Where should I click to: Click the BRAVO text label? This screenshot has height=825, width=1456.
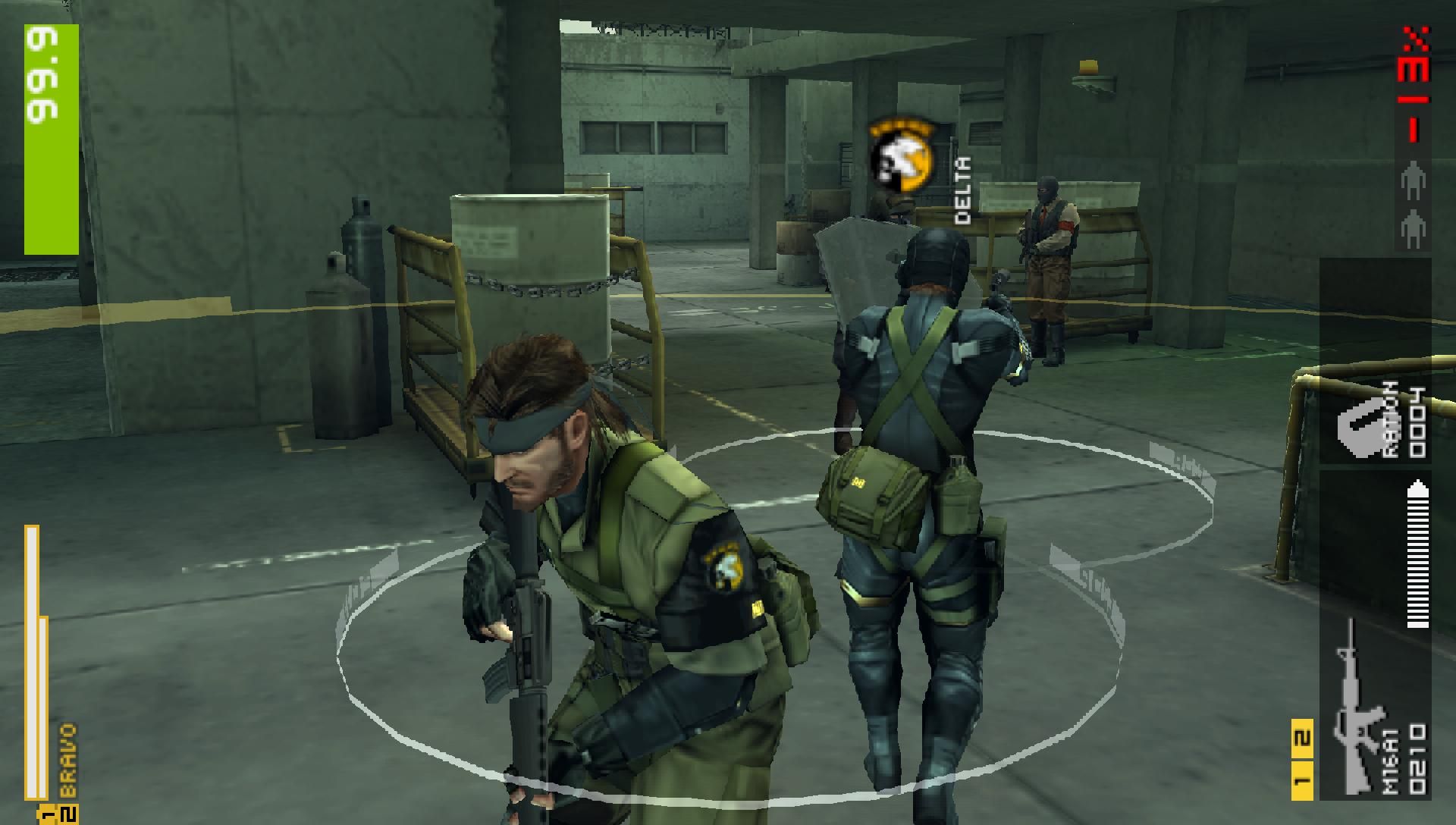[x=67, y=758]
